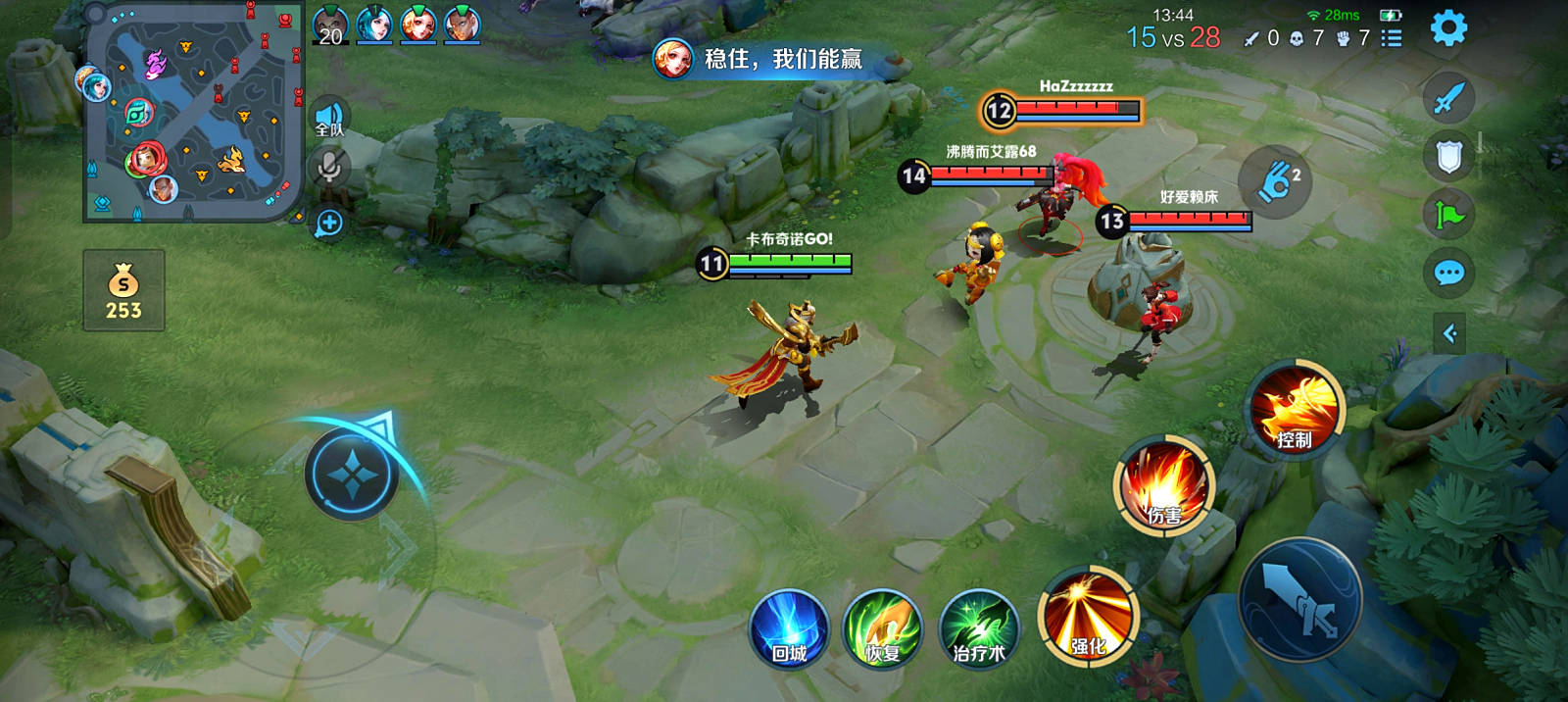Tap 回城 to recall to base

[x=789, y=629]
